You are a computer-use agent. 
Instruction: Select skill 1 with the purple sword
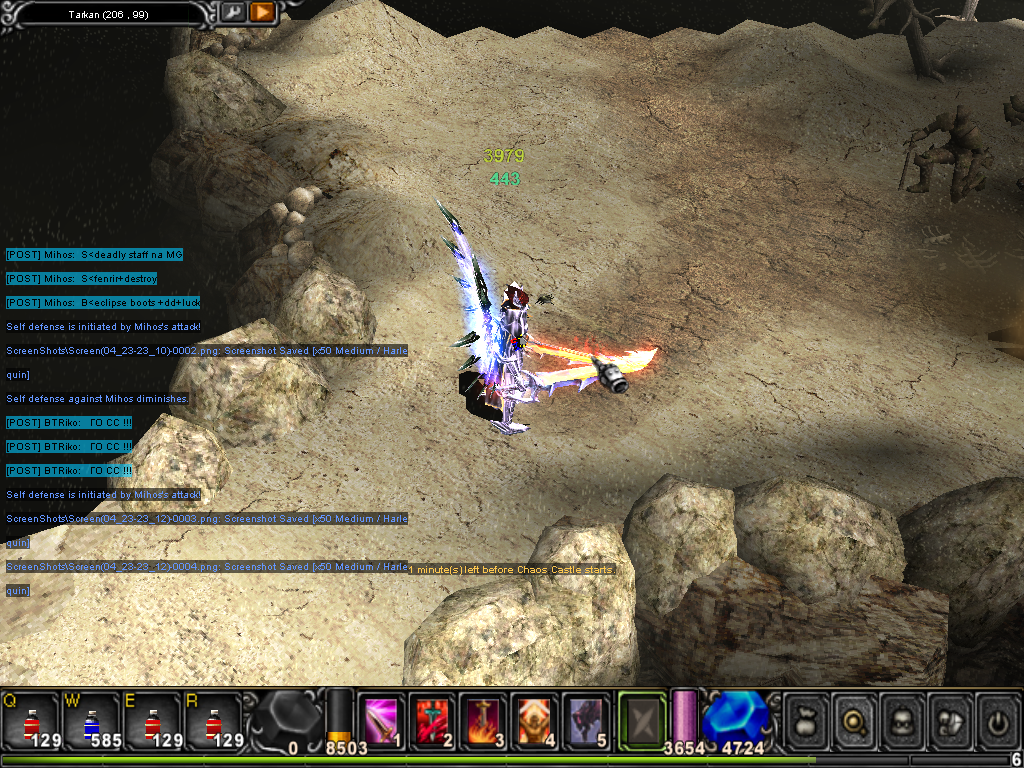pos(383,720)
